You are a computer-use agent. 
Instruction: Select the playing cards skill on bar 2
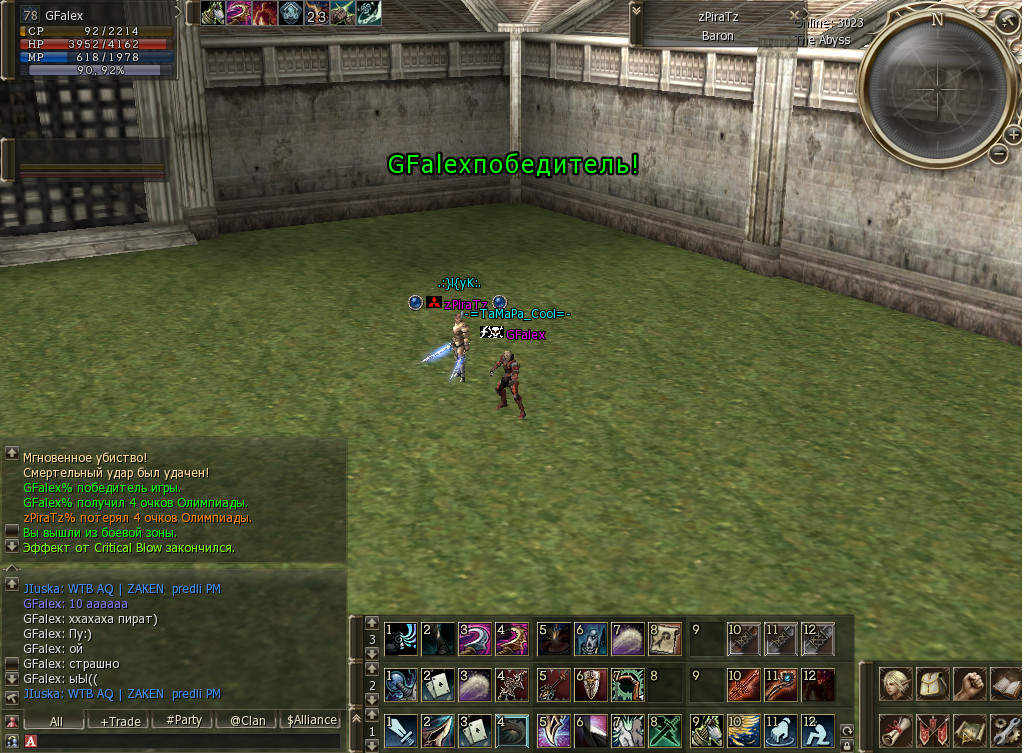438,684
